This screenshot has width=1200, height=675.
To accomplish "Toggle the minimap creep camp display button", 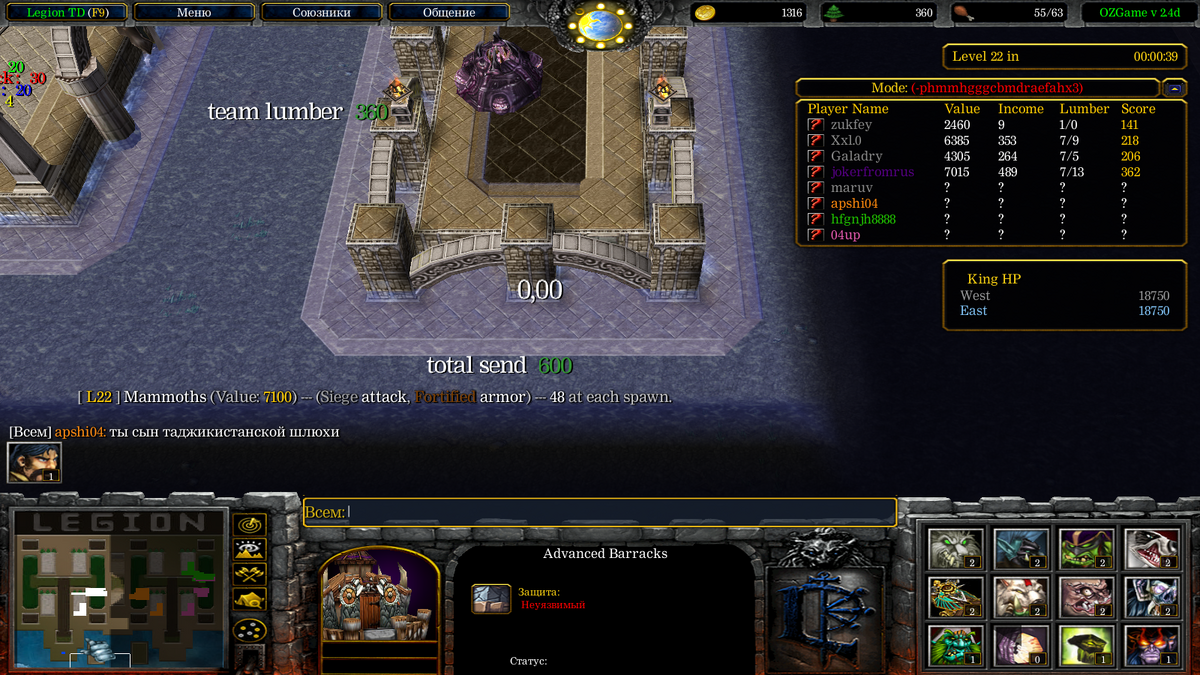I will point(249,599).
